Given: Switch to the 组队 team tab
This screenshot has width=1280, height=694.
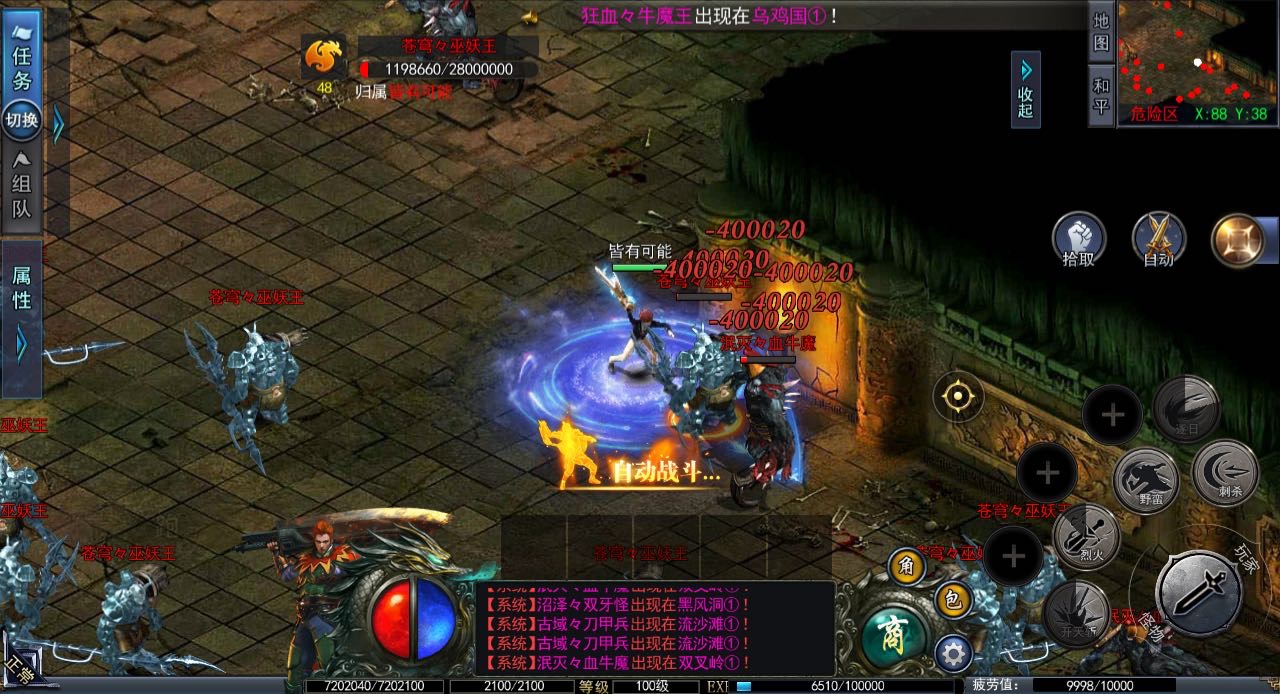Looking at the screenshot, I should tap(21, 185).
